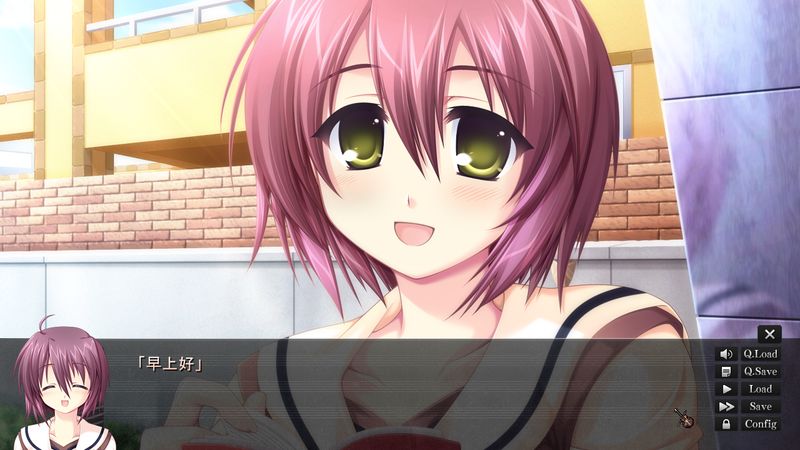Open the Config settings
Screen dimensions: 800x450
(760, 424)
